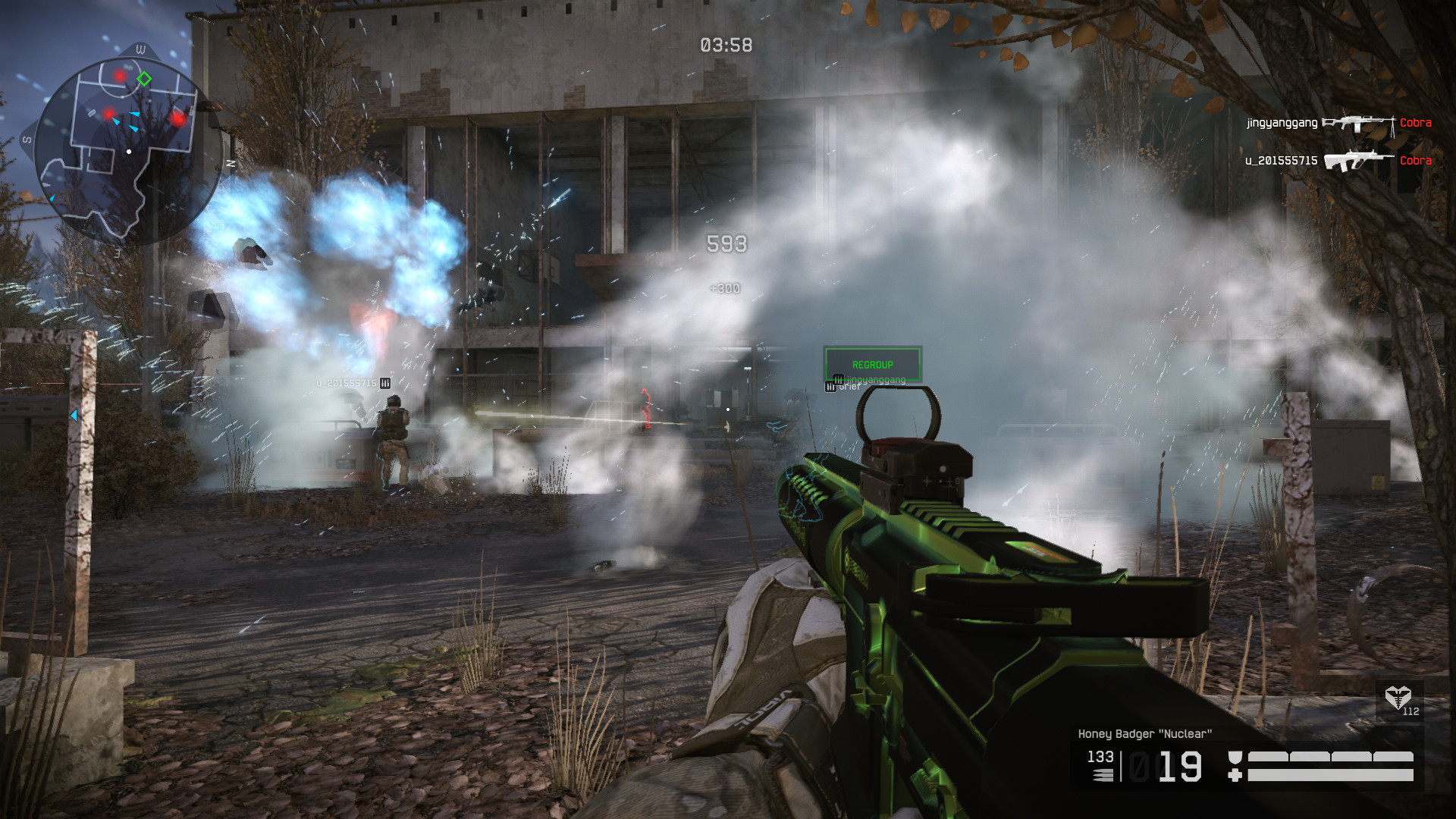Select the Cobra team label in the killfeed
This screenshot has width=1456, height=819.
click(x=1415, y=123)
